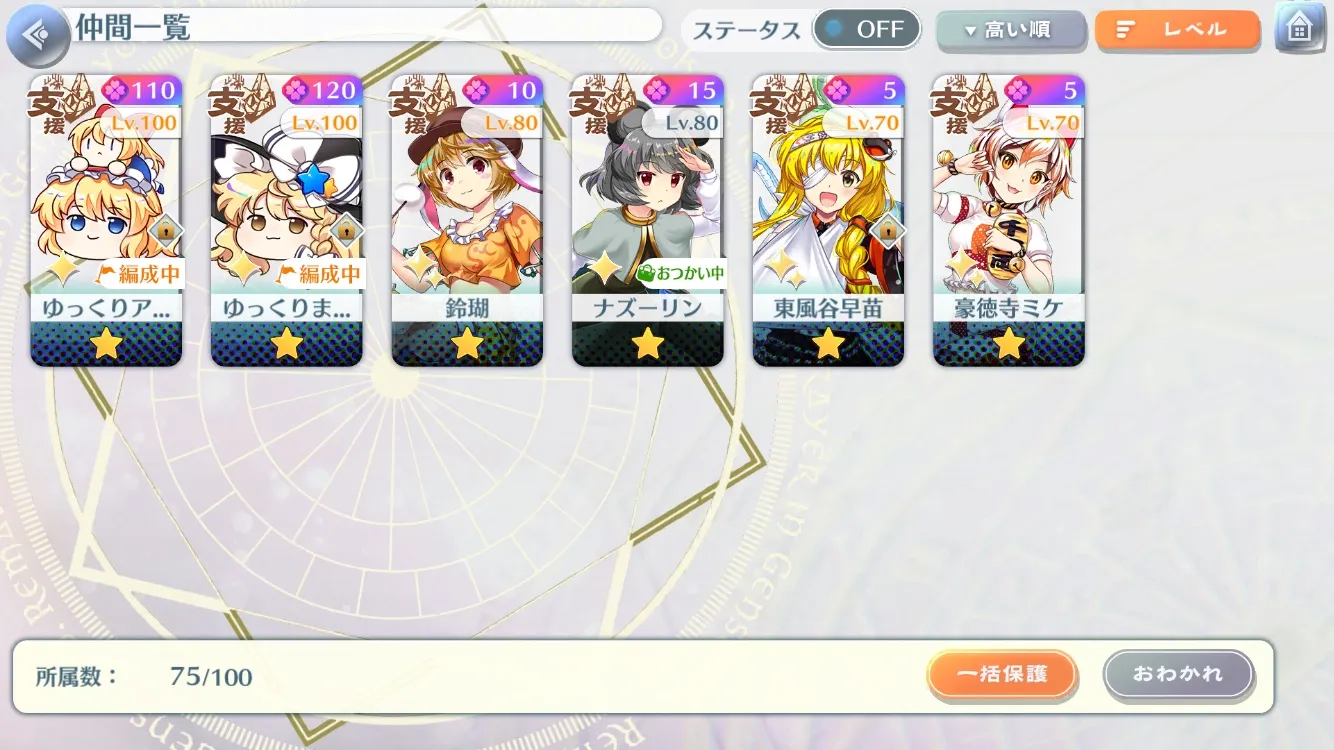1334x750 pixels.
Task: Select the ゆっくりアリス Lv.100 card
Action: [106, 220]
